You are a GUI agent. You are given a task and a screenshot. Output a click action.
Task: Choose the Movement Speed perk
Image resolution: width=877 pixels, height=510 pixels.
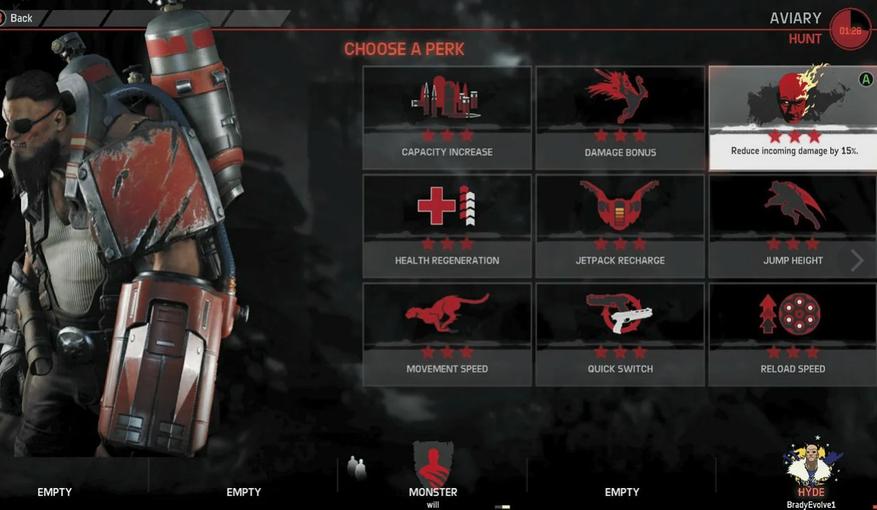pyautogui.click(x=447, y=335)
